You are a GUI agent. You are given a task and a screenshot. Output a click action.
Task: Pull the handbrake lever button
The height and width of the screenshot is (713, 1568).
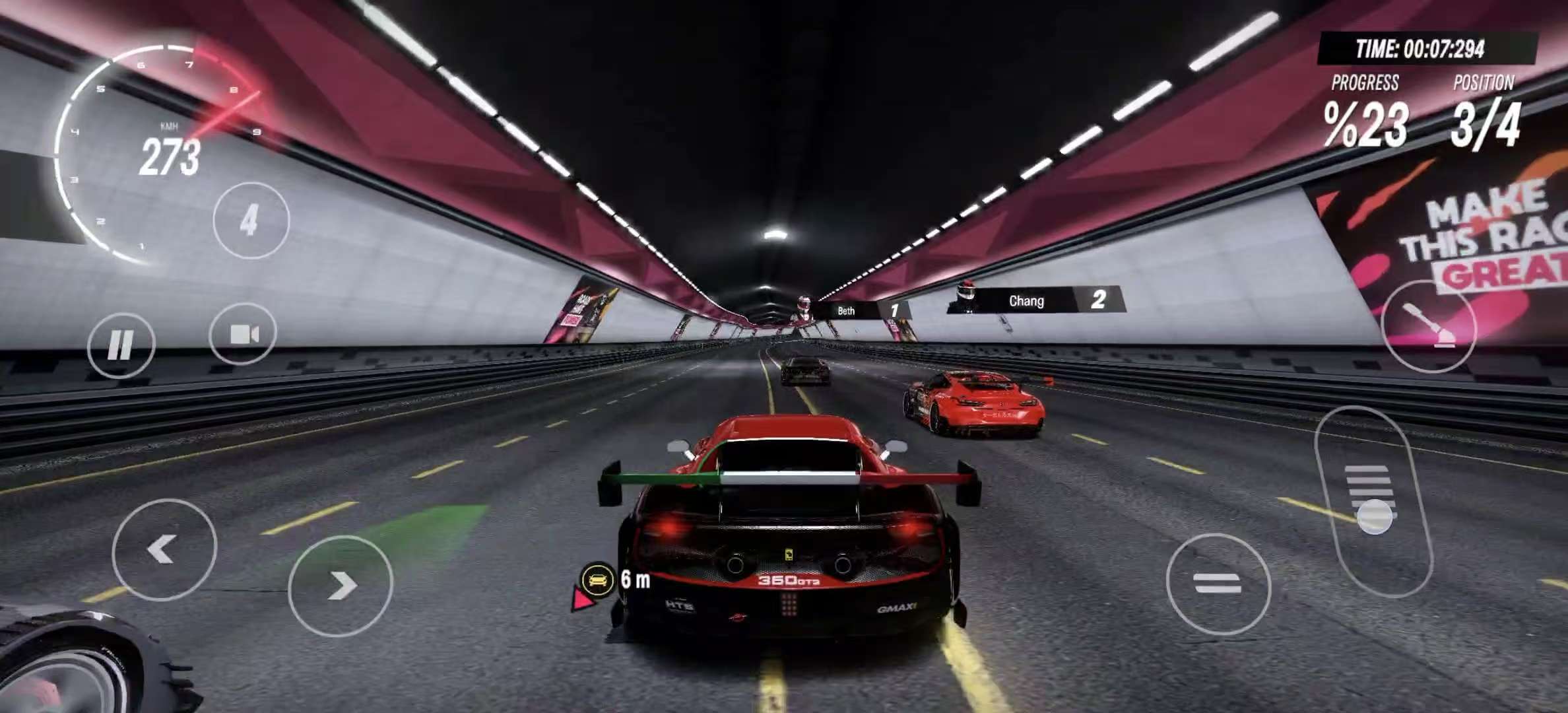[x=1429, y=326]
